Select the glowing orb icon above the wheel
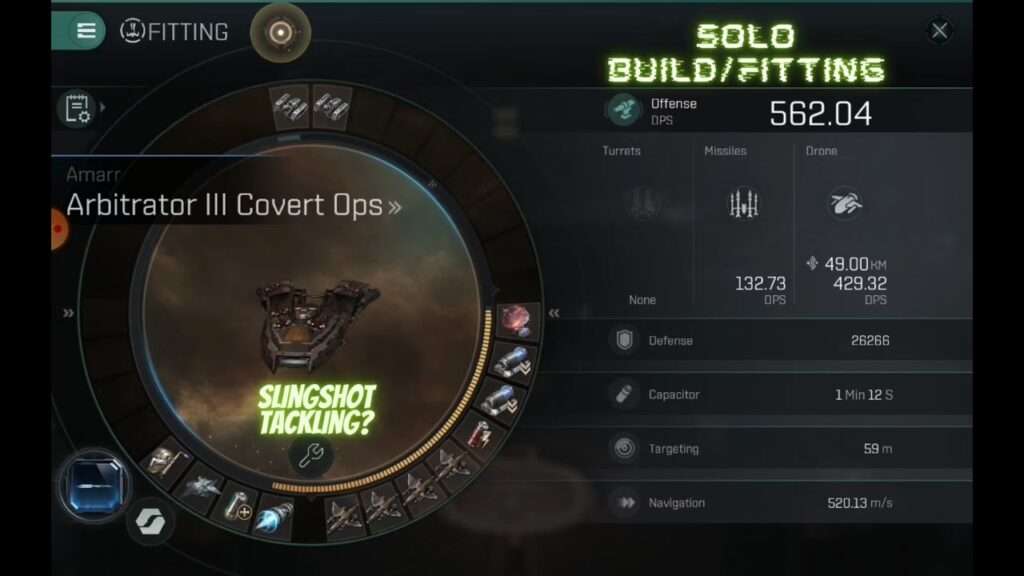The width and height of the screenshot is (1024, 576). pos(280,32)
